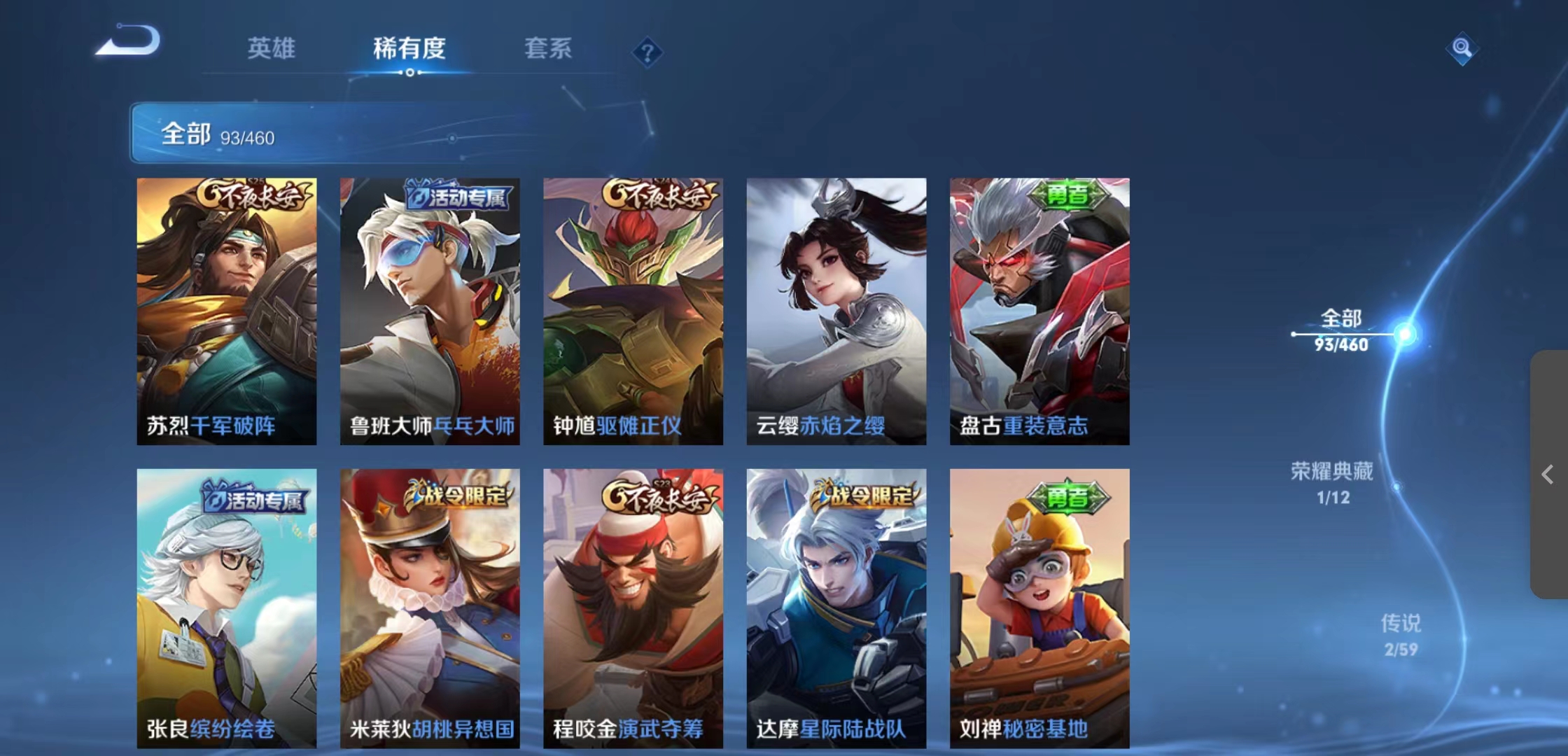Switch to the 英雄 tab
1568x756 pixels.
coord(272,50)
